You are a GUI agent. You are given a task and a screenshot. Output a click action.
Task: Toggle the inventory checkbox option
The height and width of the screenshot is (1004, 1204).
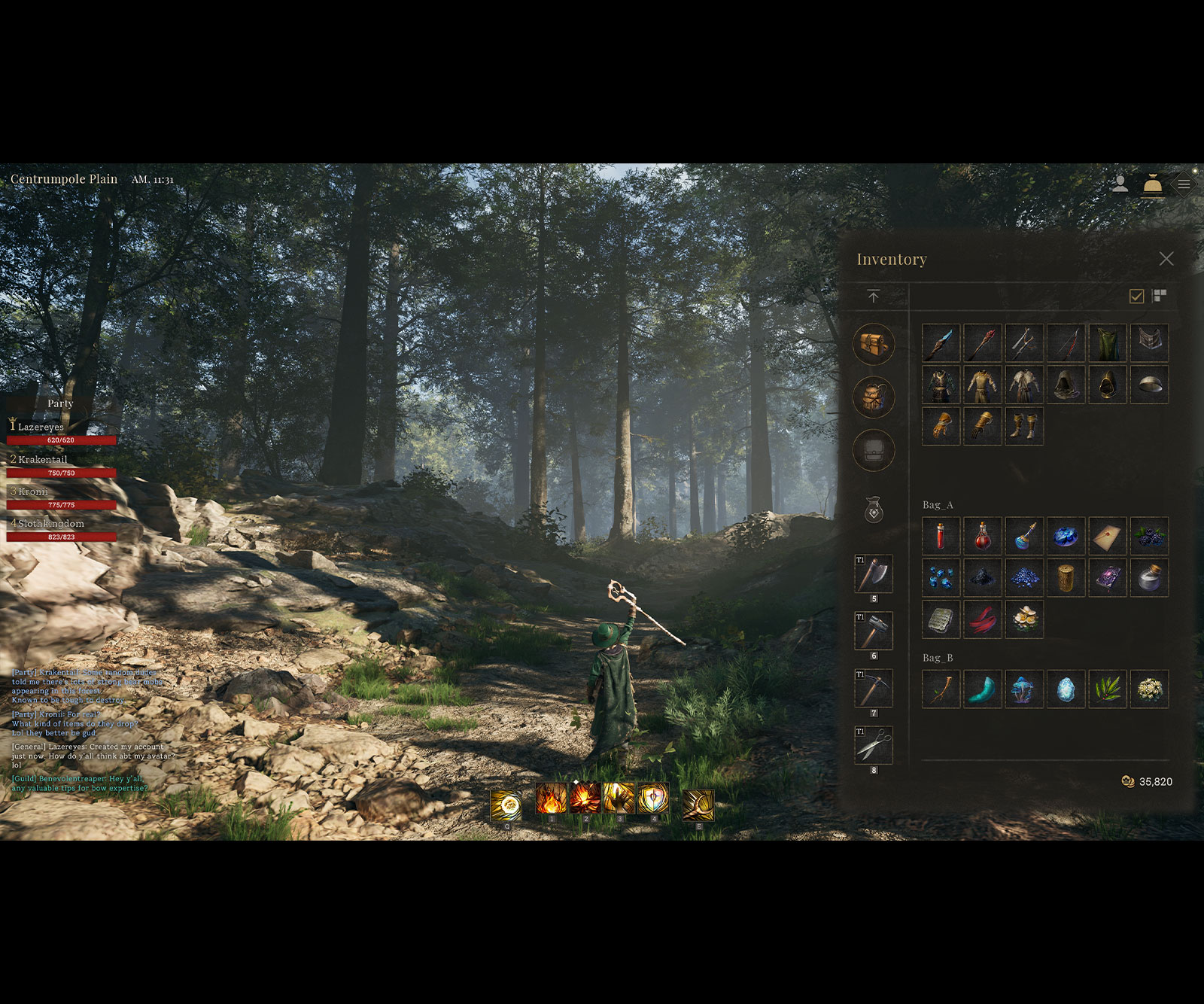tap(1136, 296)
